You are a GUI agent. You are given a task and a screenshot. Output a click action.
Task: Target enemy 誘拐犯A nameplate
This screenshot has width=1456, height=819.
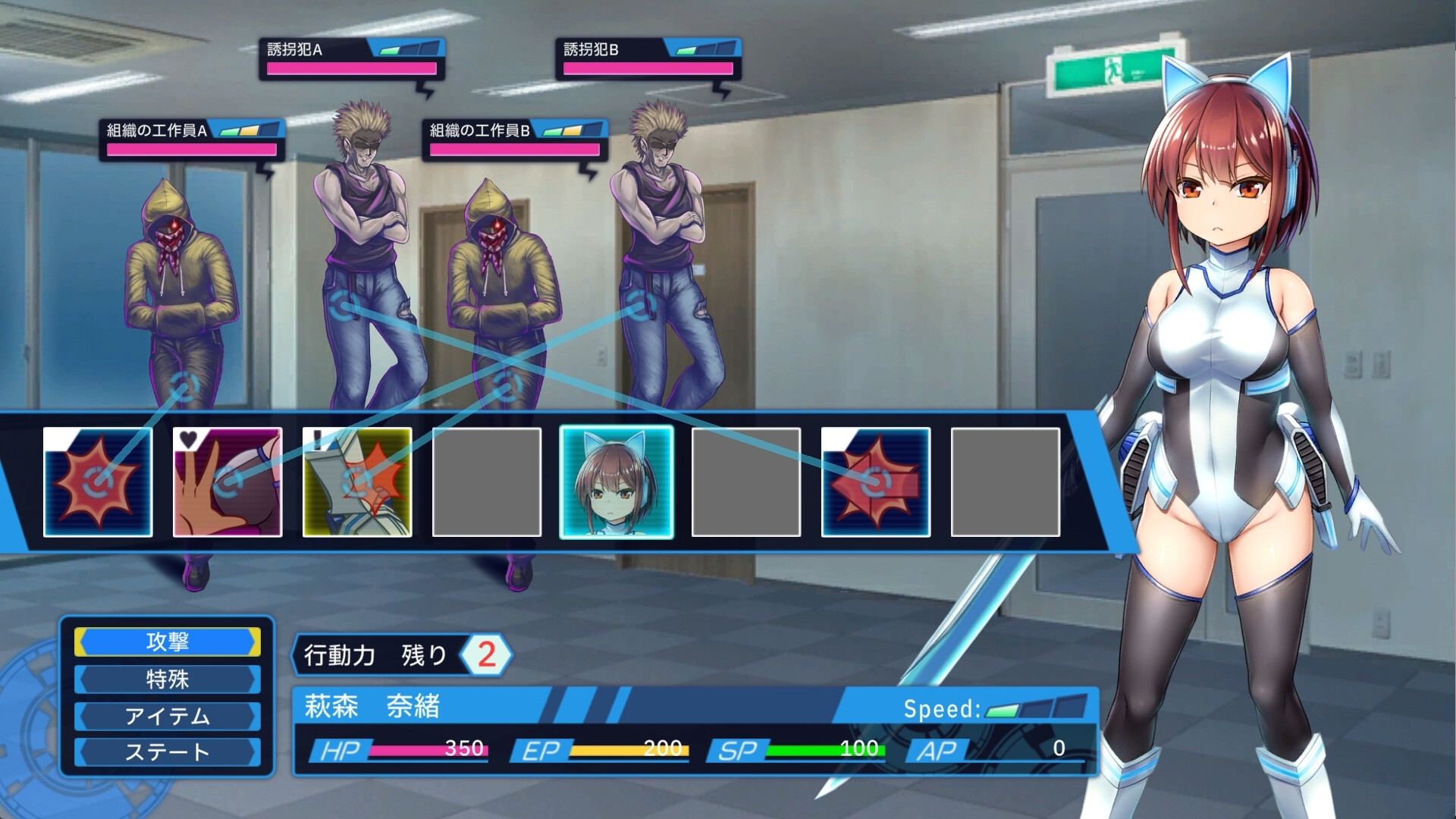351,59
